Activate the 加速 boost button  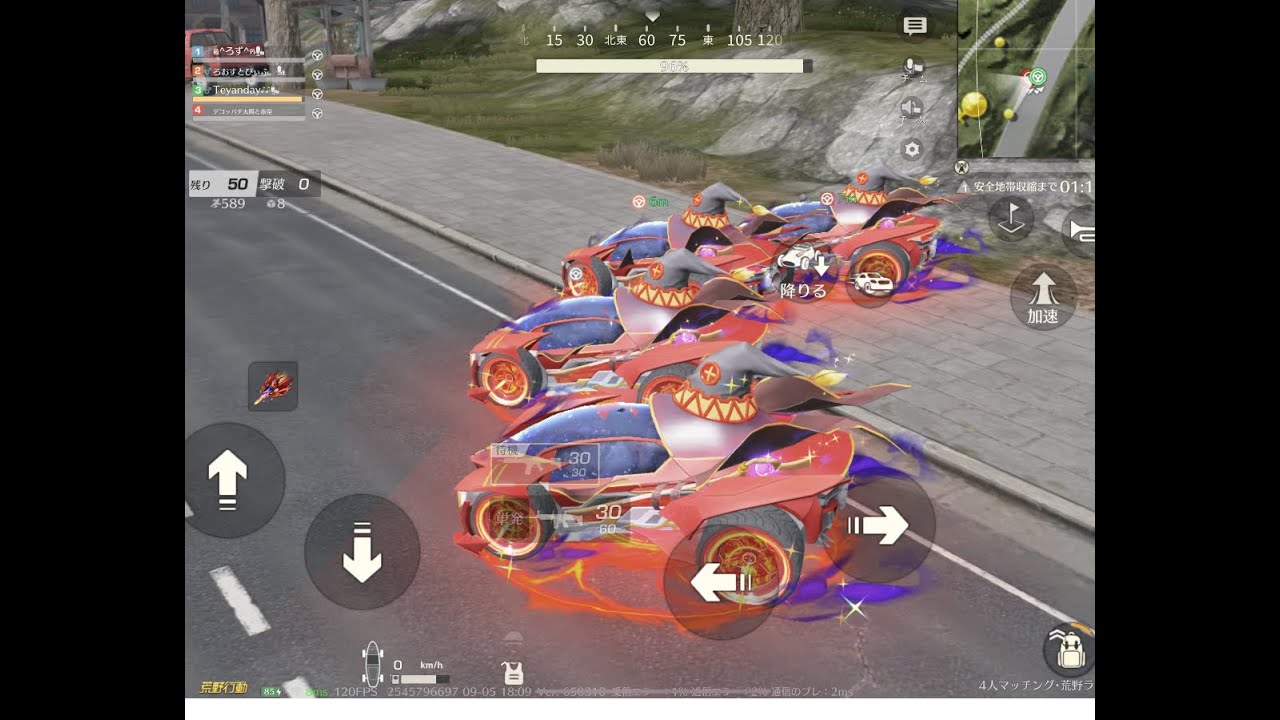pos(1043,298)
